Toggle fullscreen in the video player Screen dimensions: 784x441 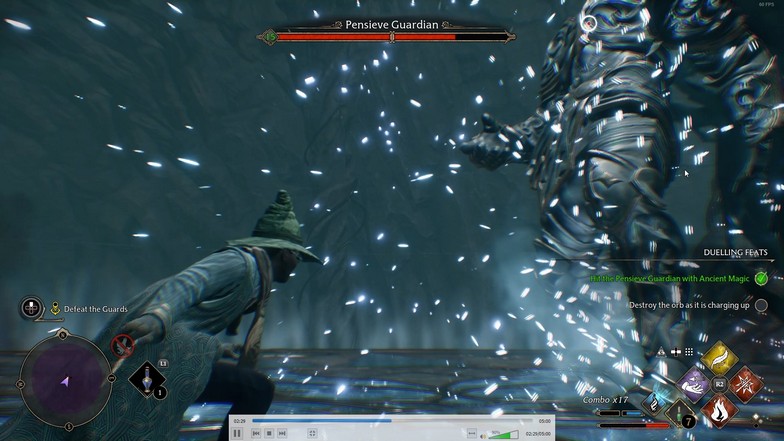coord(312,433)
